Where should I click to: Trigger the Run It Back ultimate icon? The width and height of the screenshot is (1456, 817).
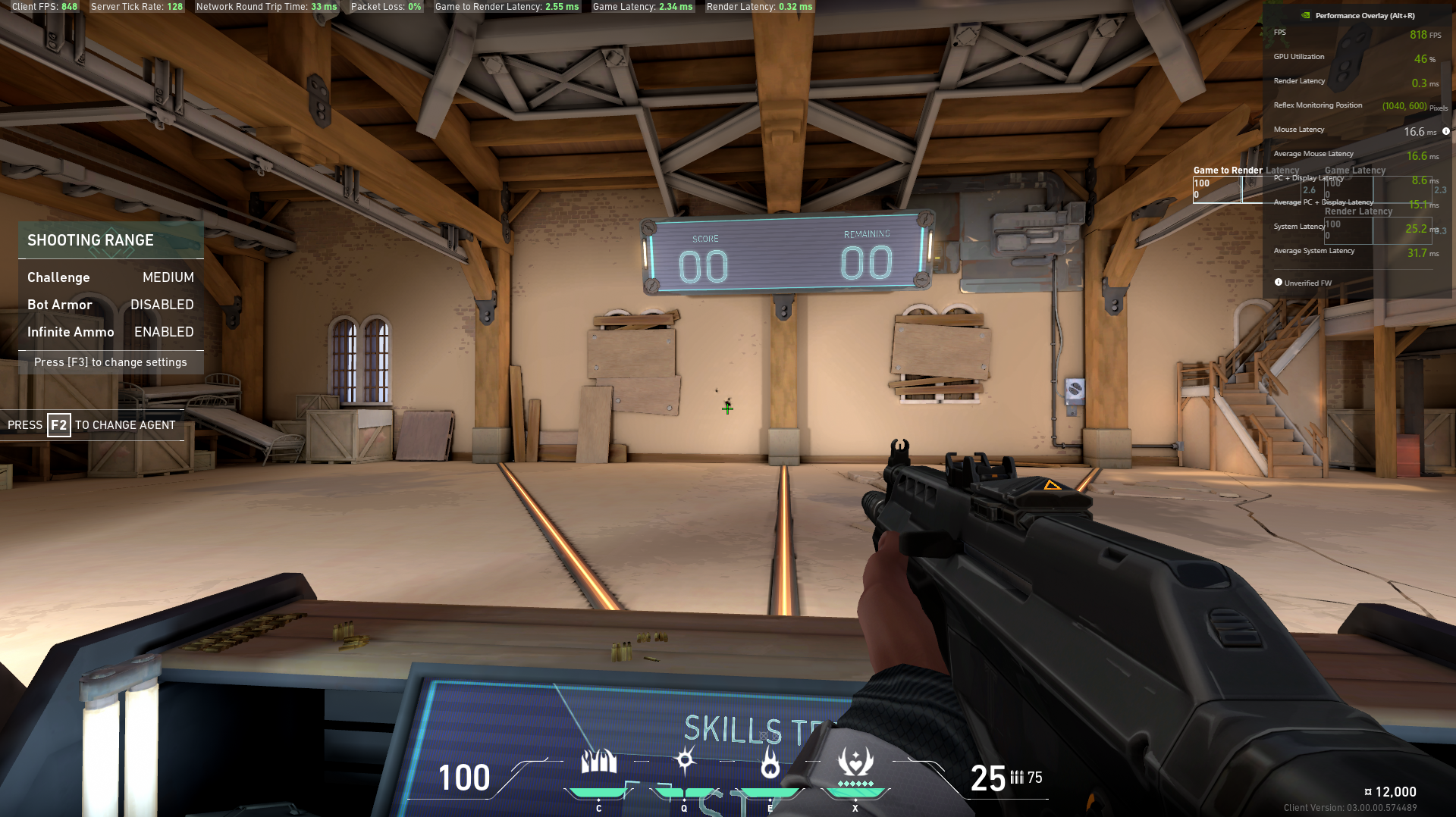[x=855, y=762]
